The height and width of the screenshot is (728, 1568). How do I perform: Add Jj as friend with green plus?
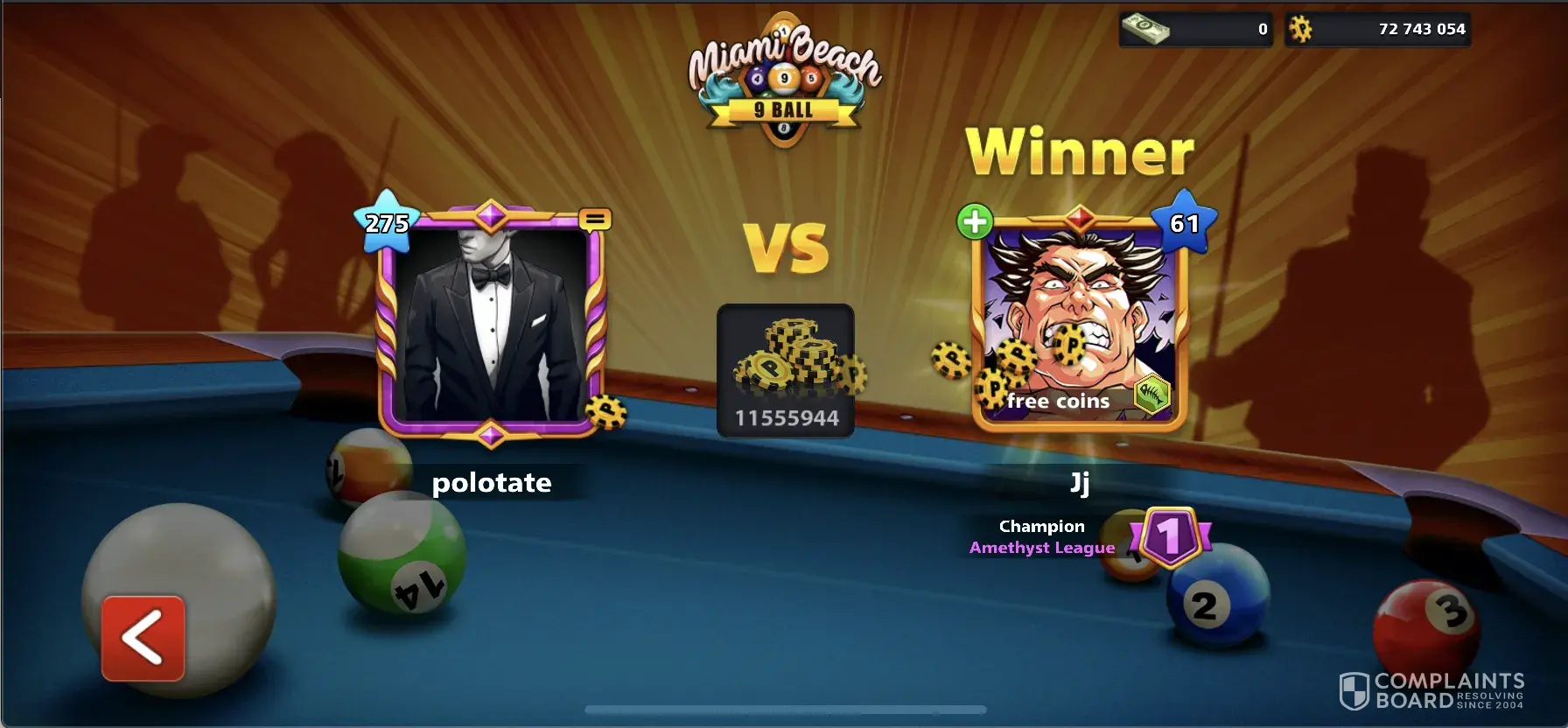click(x=975, y=221)
